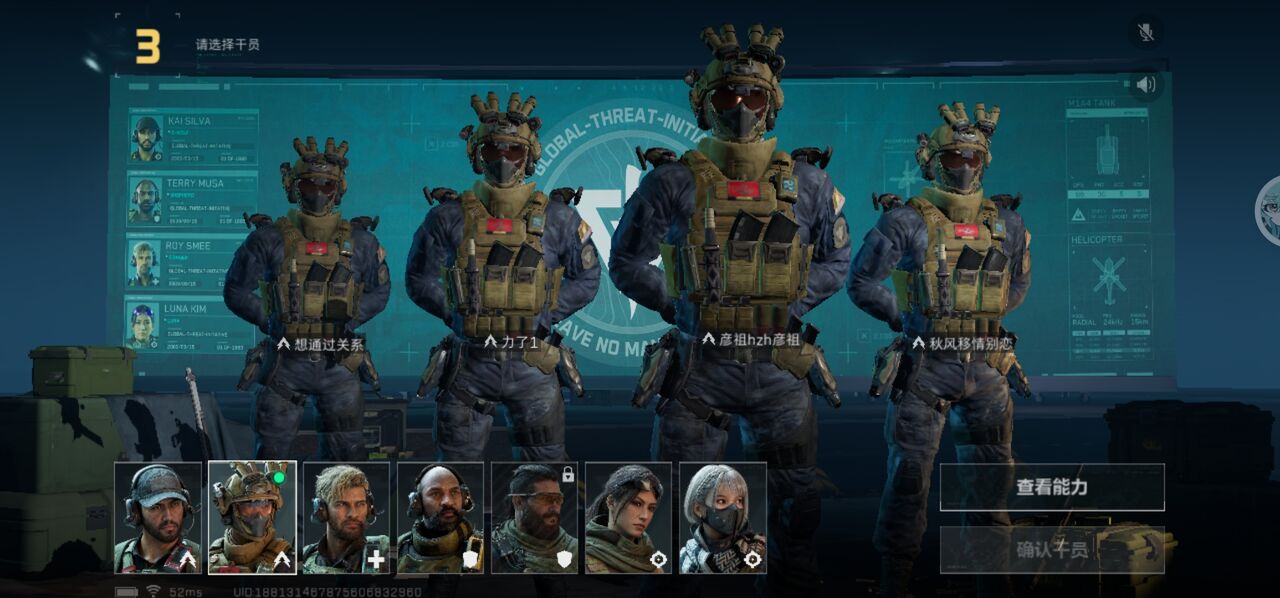Select the dark-haired female recon operator

628,517
